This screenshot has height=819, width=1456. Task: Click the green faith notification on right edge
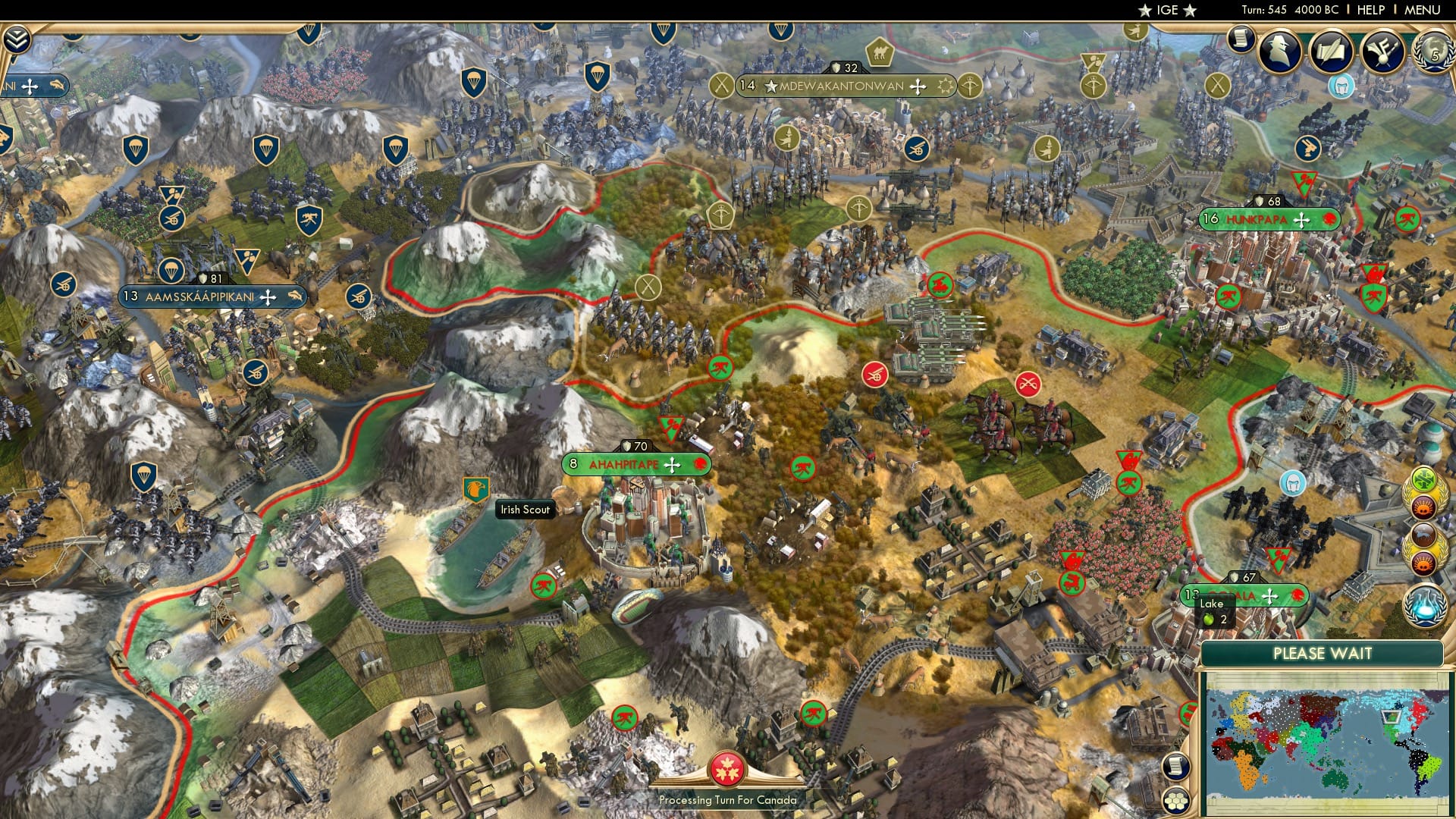point(1423,478)
